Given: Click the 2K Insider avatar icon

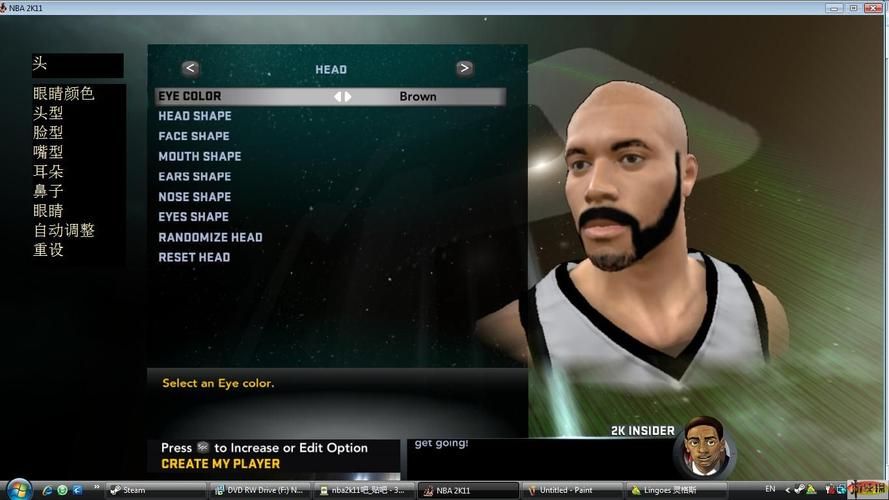Looking at the screenshot, I should pos(704,450).
